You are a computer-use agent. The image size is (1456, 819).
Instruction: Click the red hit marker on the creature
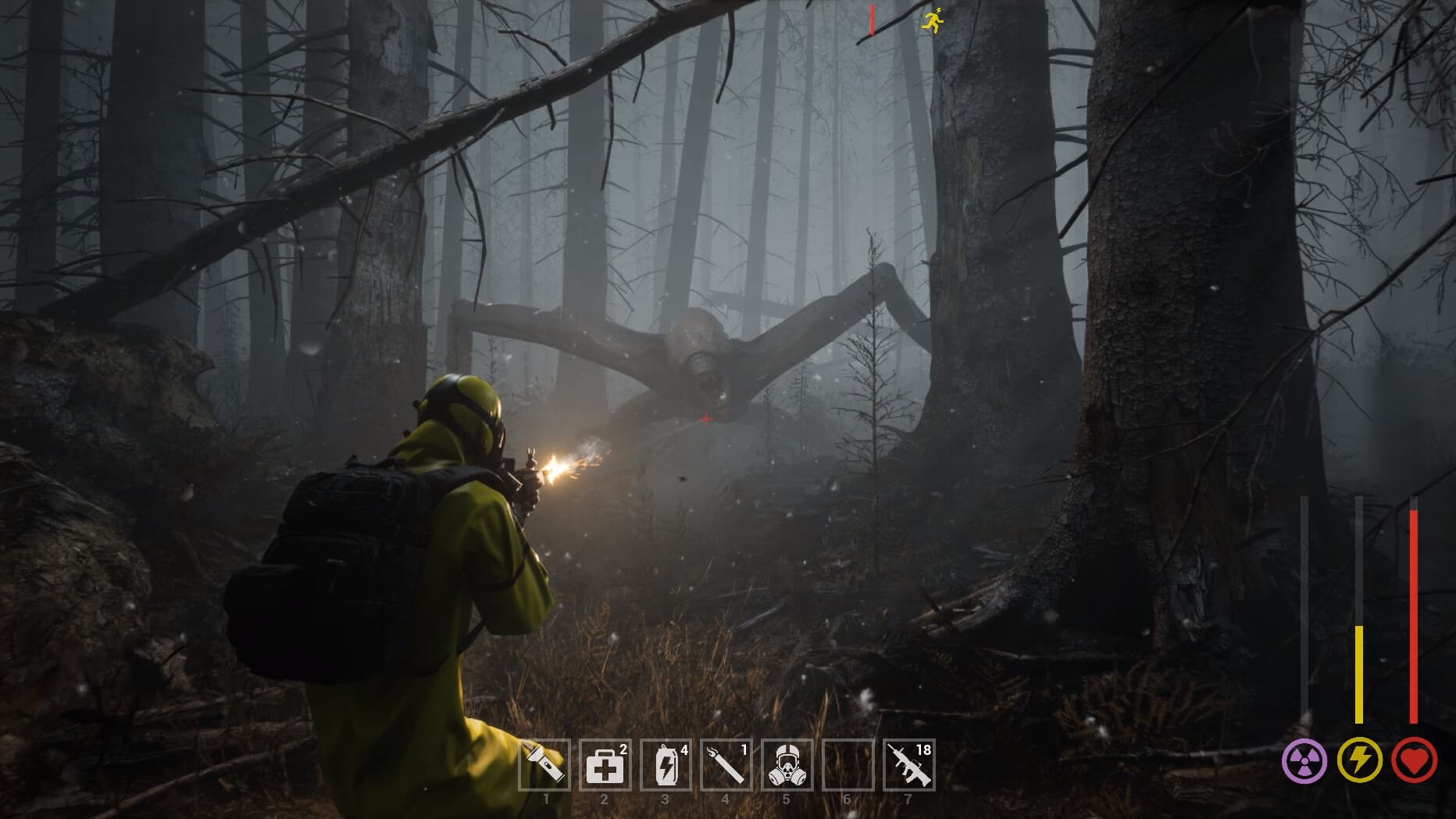point(705,418)
